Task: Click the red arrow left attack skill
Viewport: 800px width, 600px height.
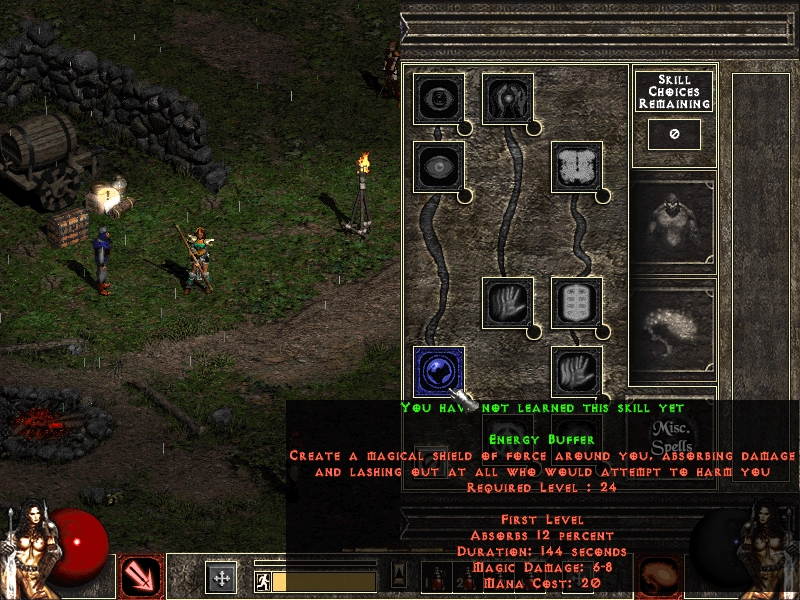Action: tap(140, 577)
